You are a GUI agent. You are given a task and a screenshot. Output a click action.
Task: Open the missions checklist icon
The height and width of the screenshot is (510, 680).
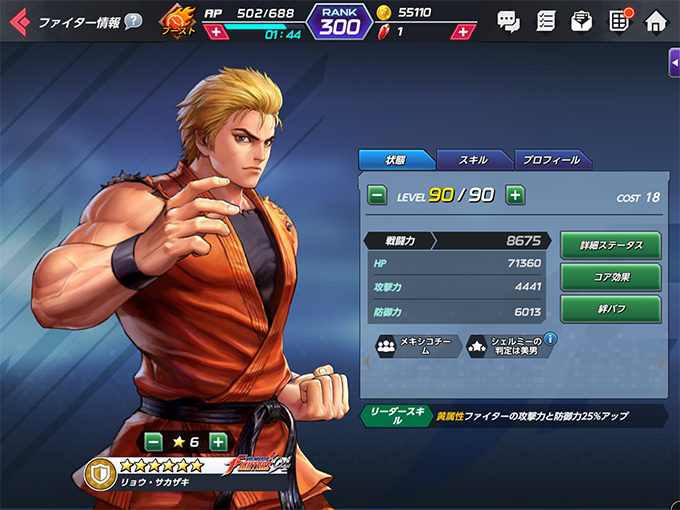545,20
